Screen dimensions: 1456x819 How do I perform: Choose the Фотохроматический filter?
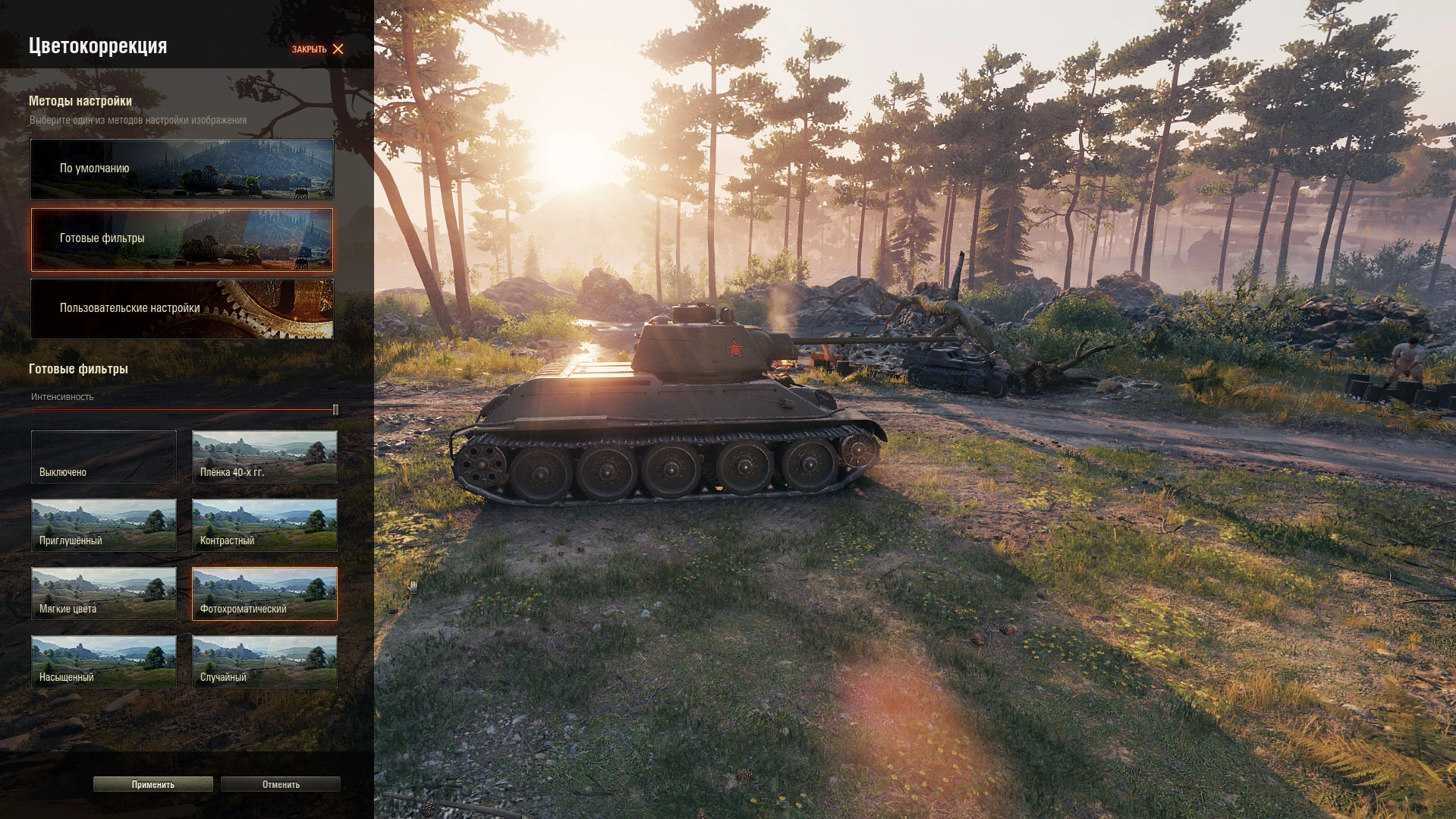264,594
